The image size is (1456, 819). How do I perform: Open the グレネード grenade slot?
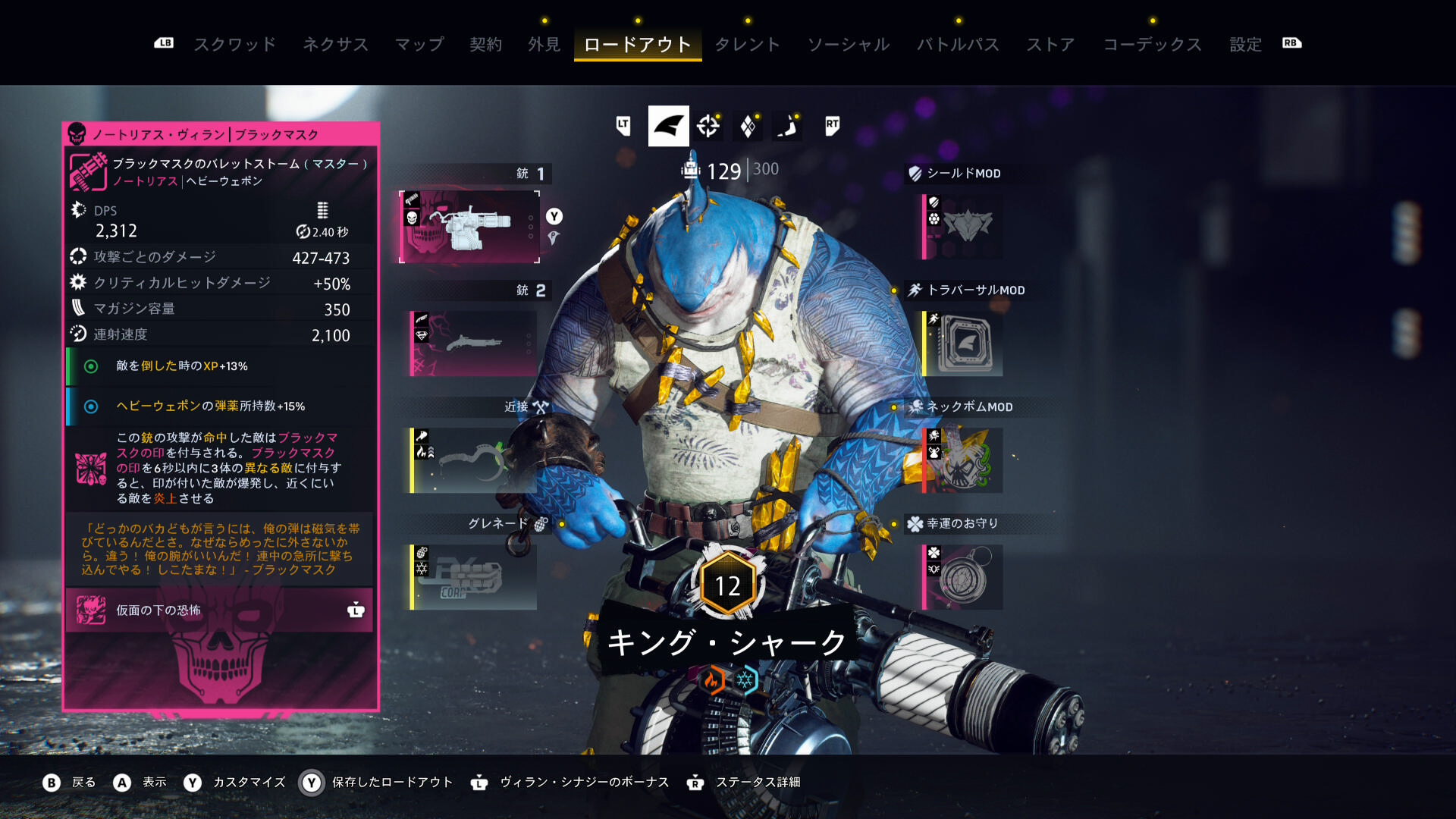(473, 577)
